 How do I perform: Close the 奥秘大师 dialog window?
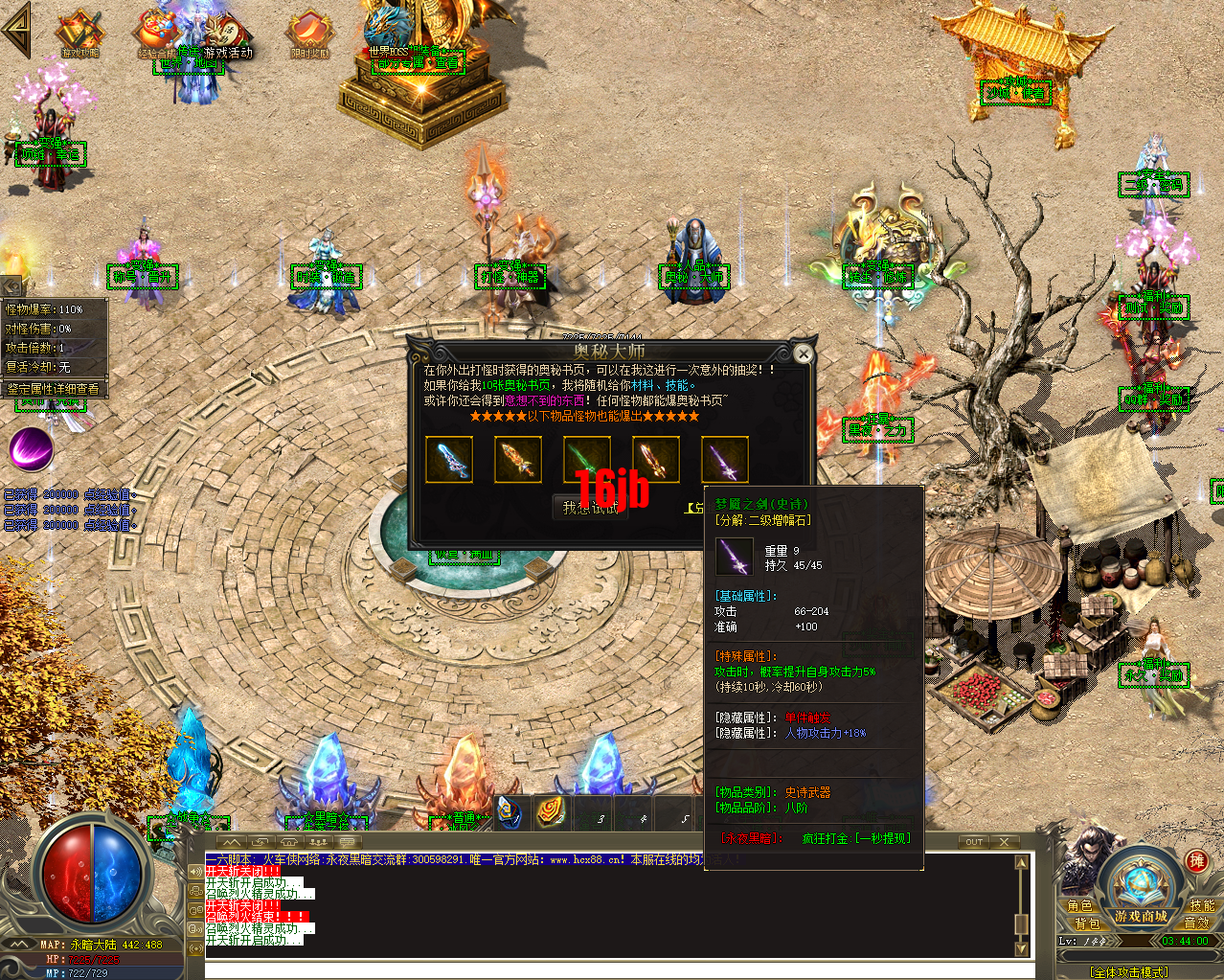[x=804, y=355]
